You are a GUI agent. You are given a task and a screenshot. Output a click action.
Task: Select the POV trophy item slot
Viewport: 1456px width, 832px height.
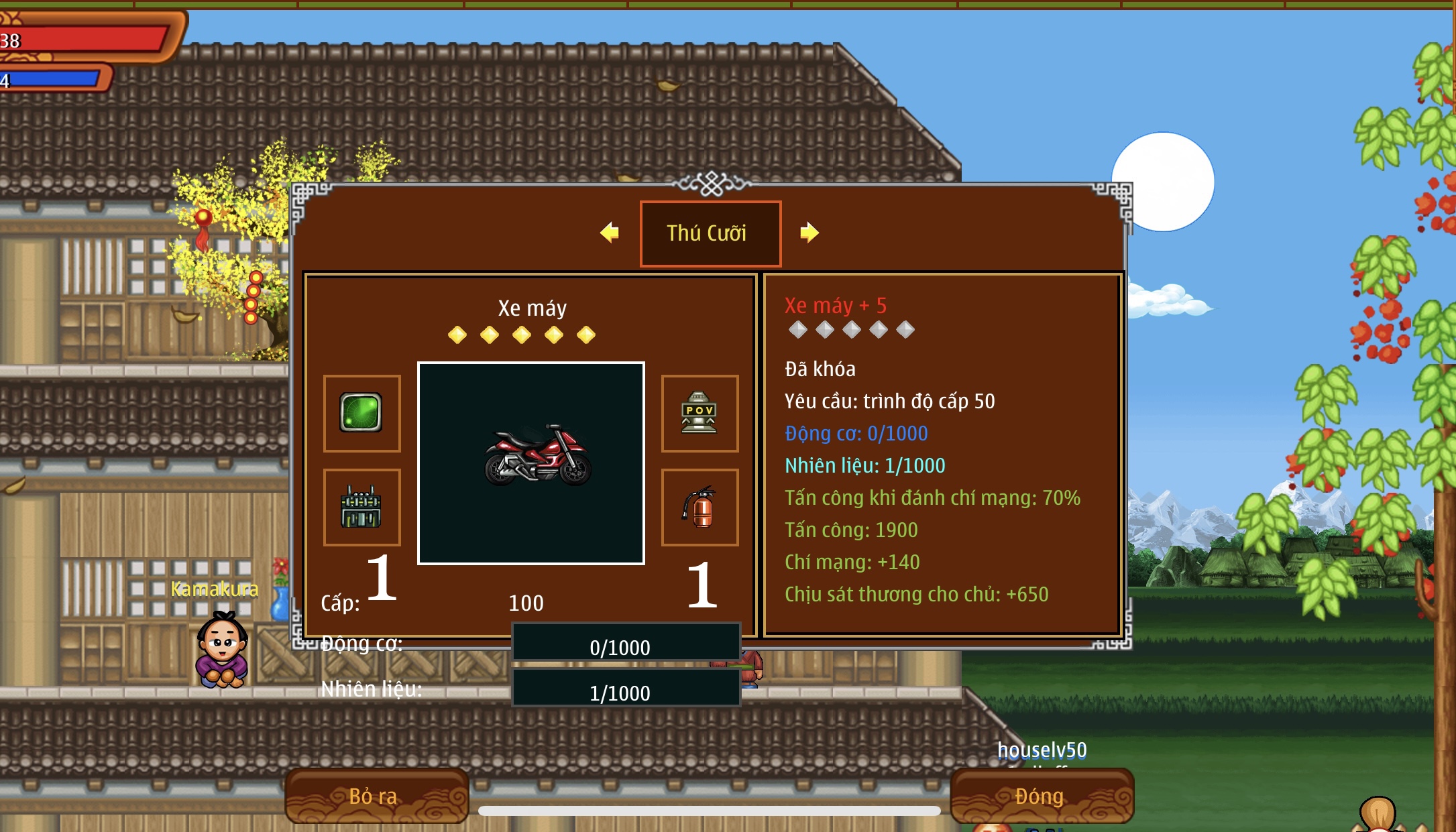coord(699,413)
